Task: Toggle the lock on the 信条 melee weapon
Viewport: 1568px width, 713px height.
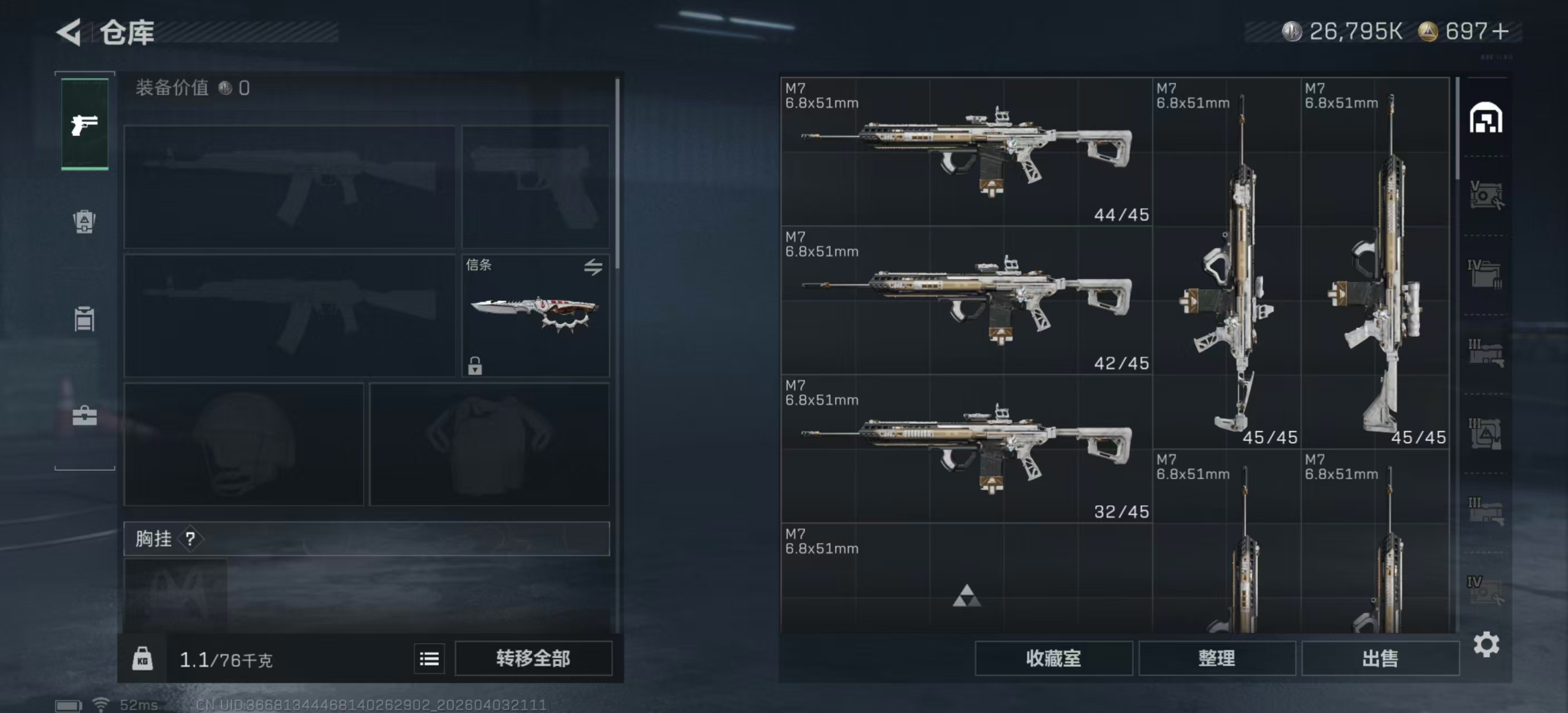Action: point(474,367)
